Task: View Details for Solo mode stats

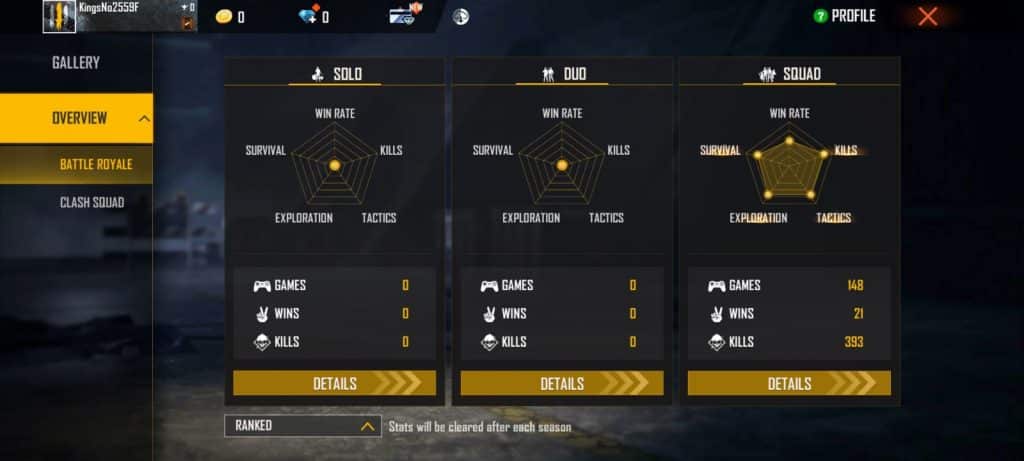Action: (334, 383)
